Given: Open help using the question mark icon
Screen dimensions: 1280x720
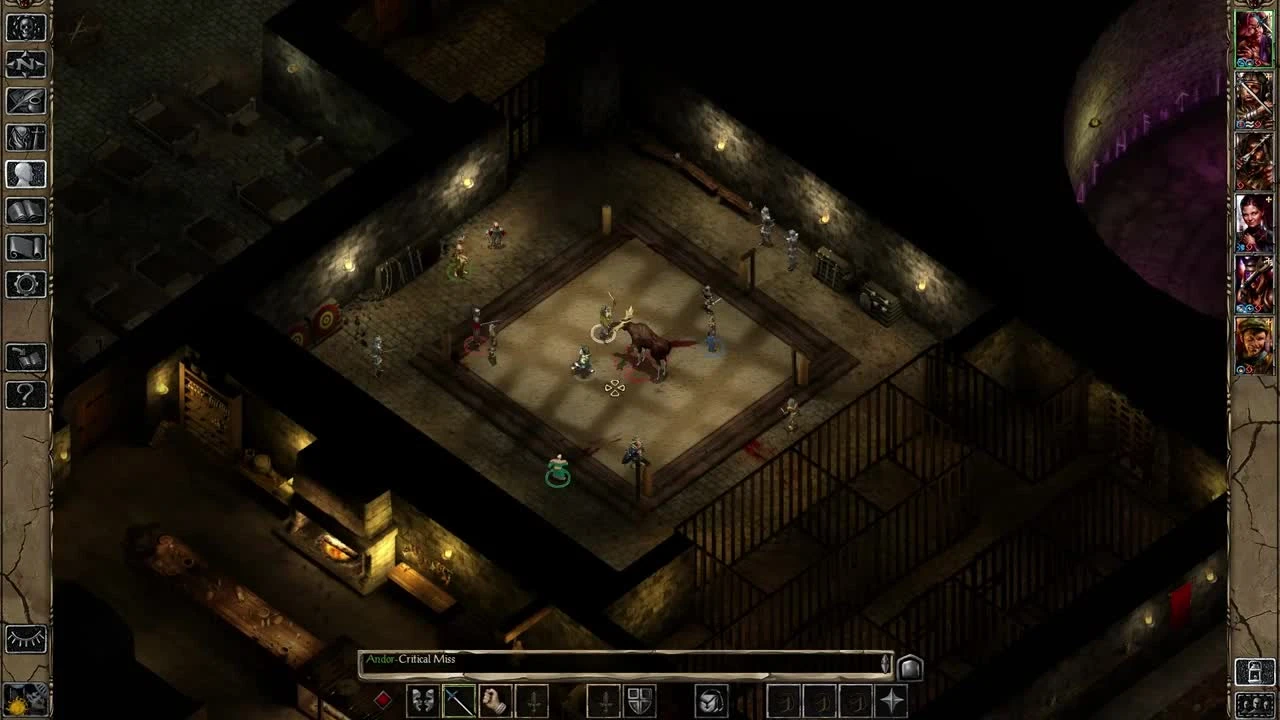Looking at the screenshot, I should pyautogui.click(x=27, y=396).
